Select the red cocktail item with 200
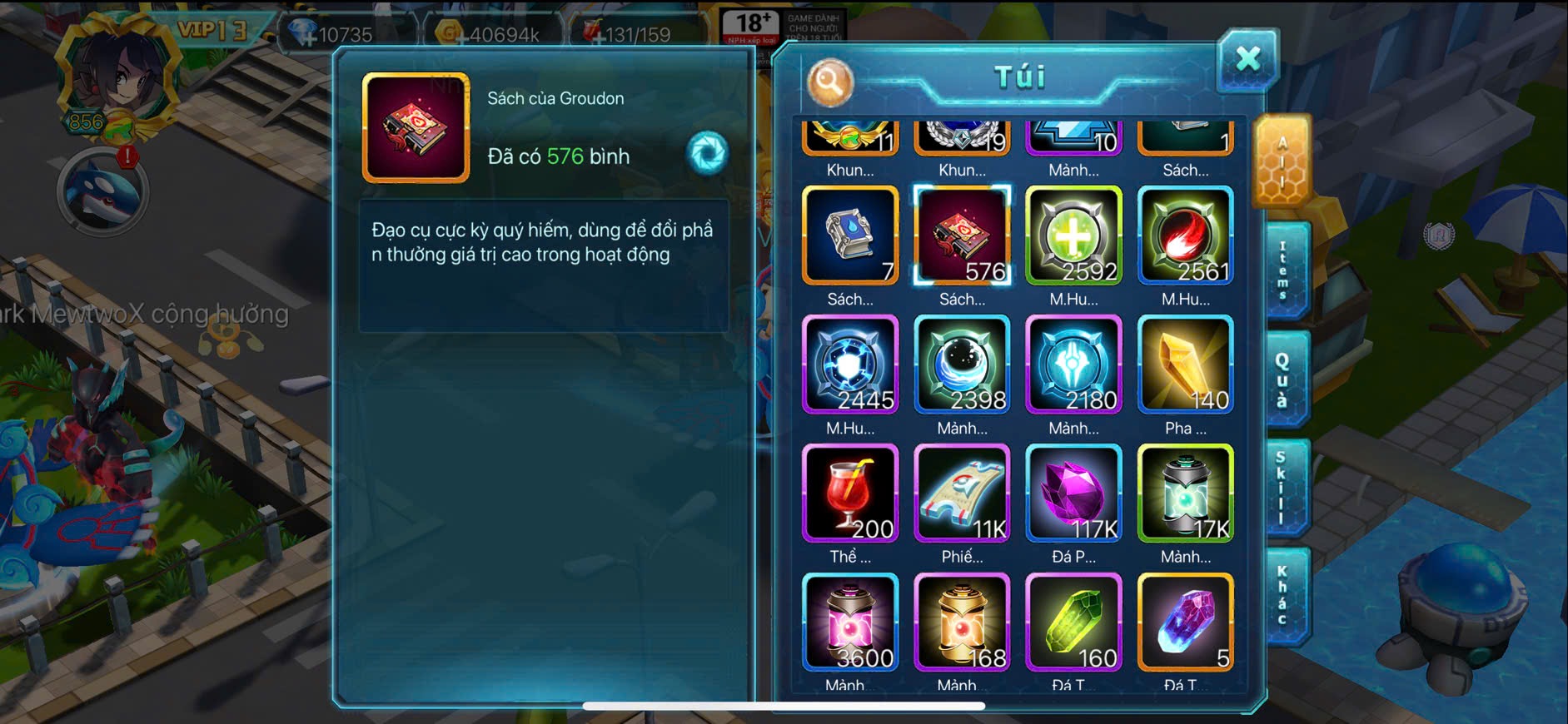Screen dimensions: 1568x724 [850, 493]
